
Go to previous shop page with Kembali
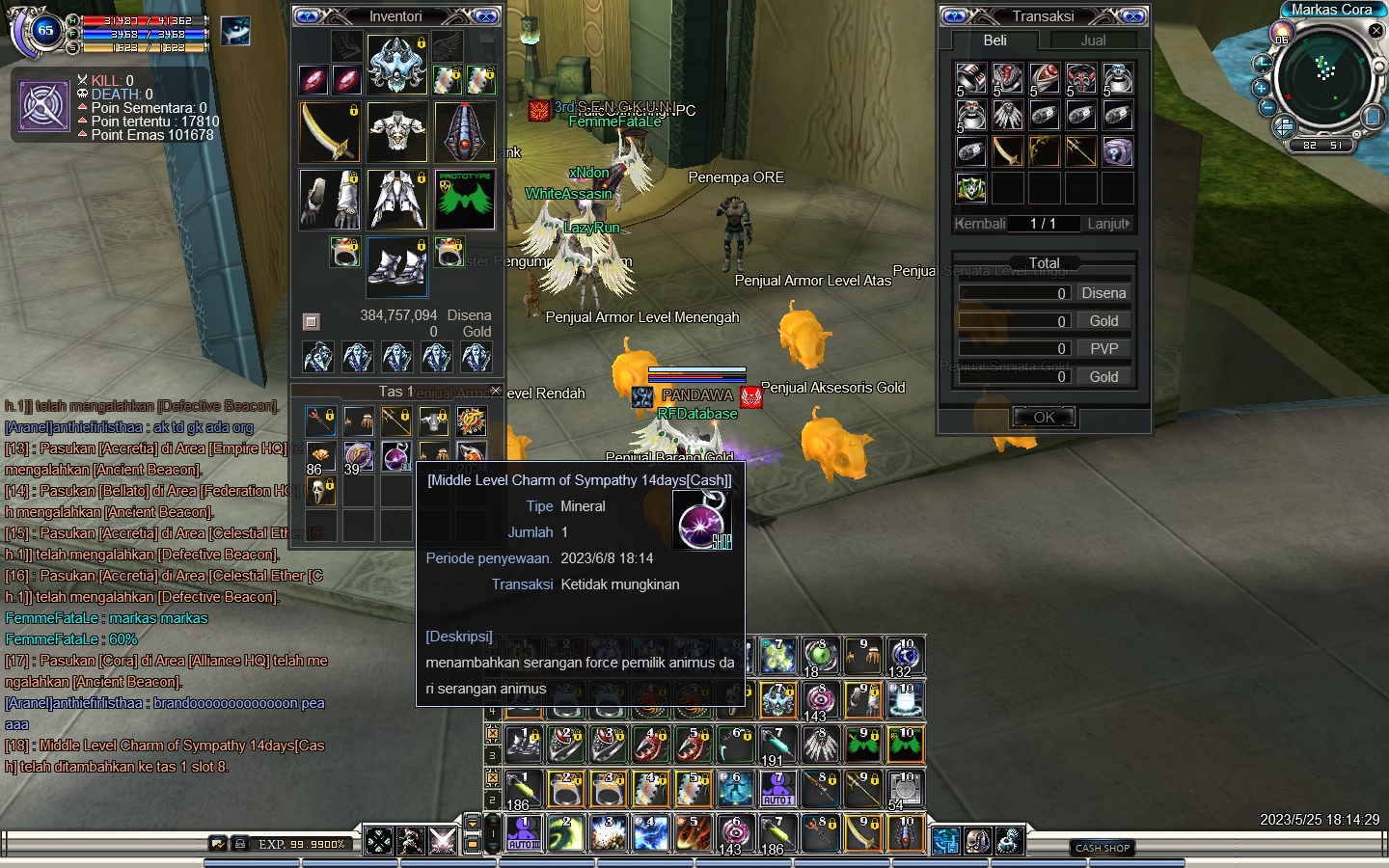click(980, 224)
